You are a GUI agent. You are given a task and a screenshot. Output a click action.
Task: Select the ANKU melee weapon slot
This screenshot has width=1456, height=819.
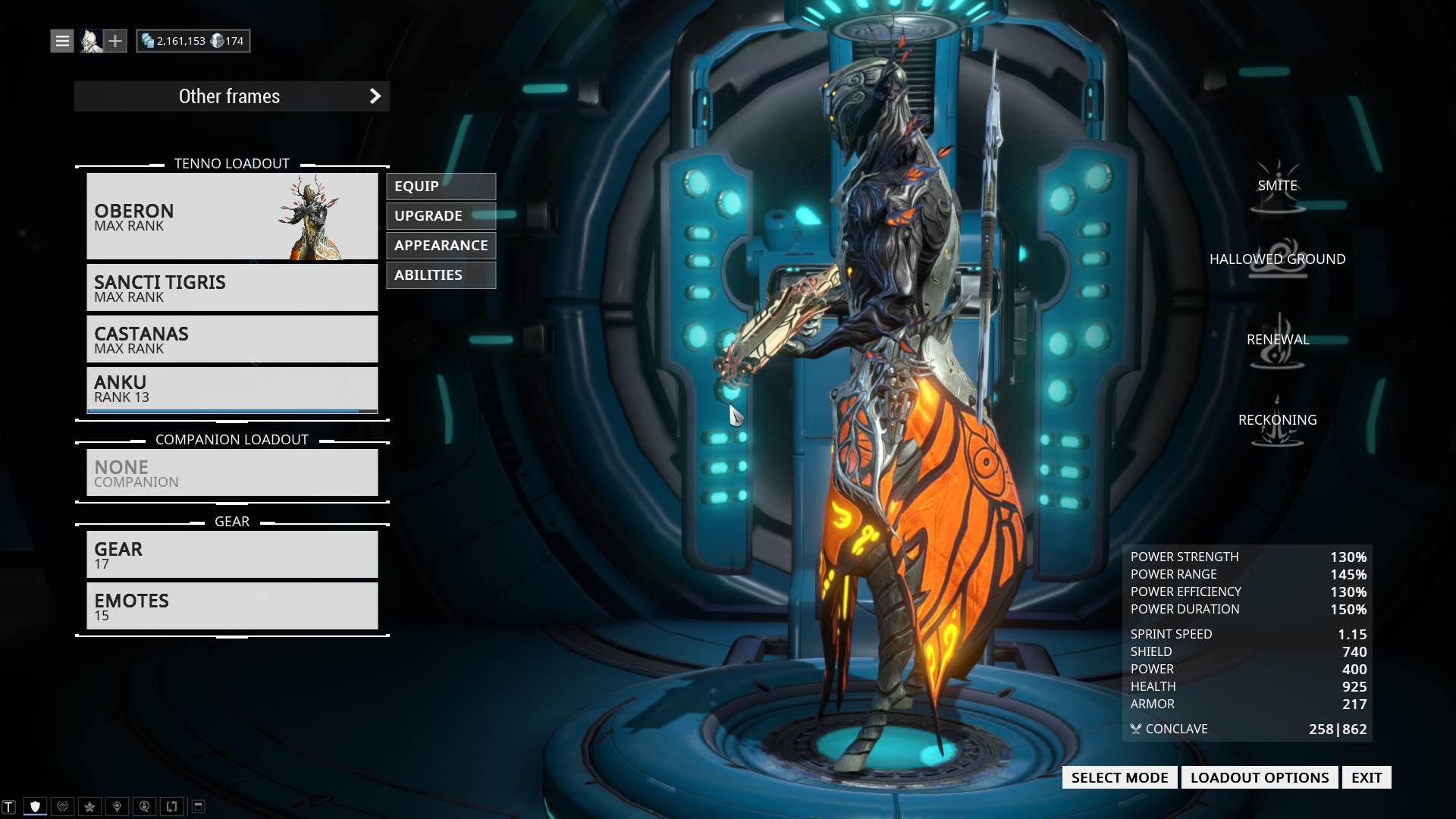231,388
